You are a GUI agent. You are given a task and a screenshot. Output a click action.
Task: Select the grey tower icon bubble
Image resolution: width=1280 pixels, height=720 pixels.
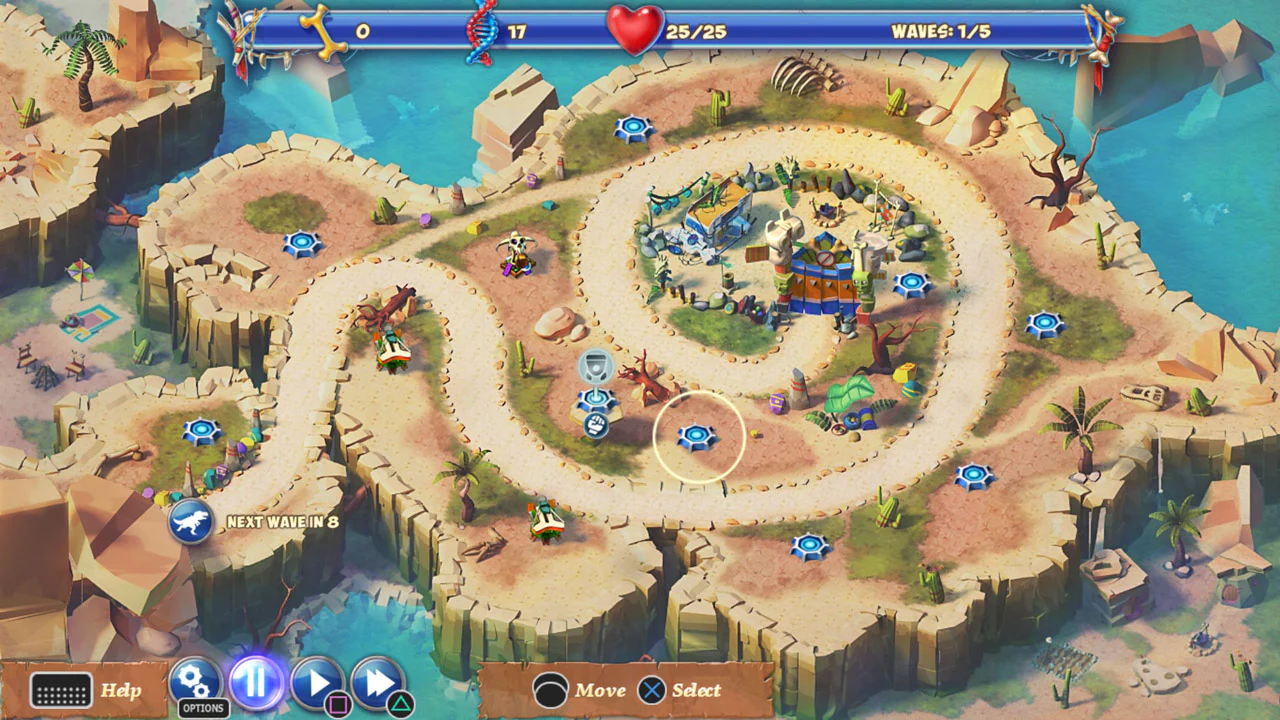[x=596, y=367]
